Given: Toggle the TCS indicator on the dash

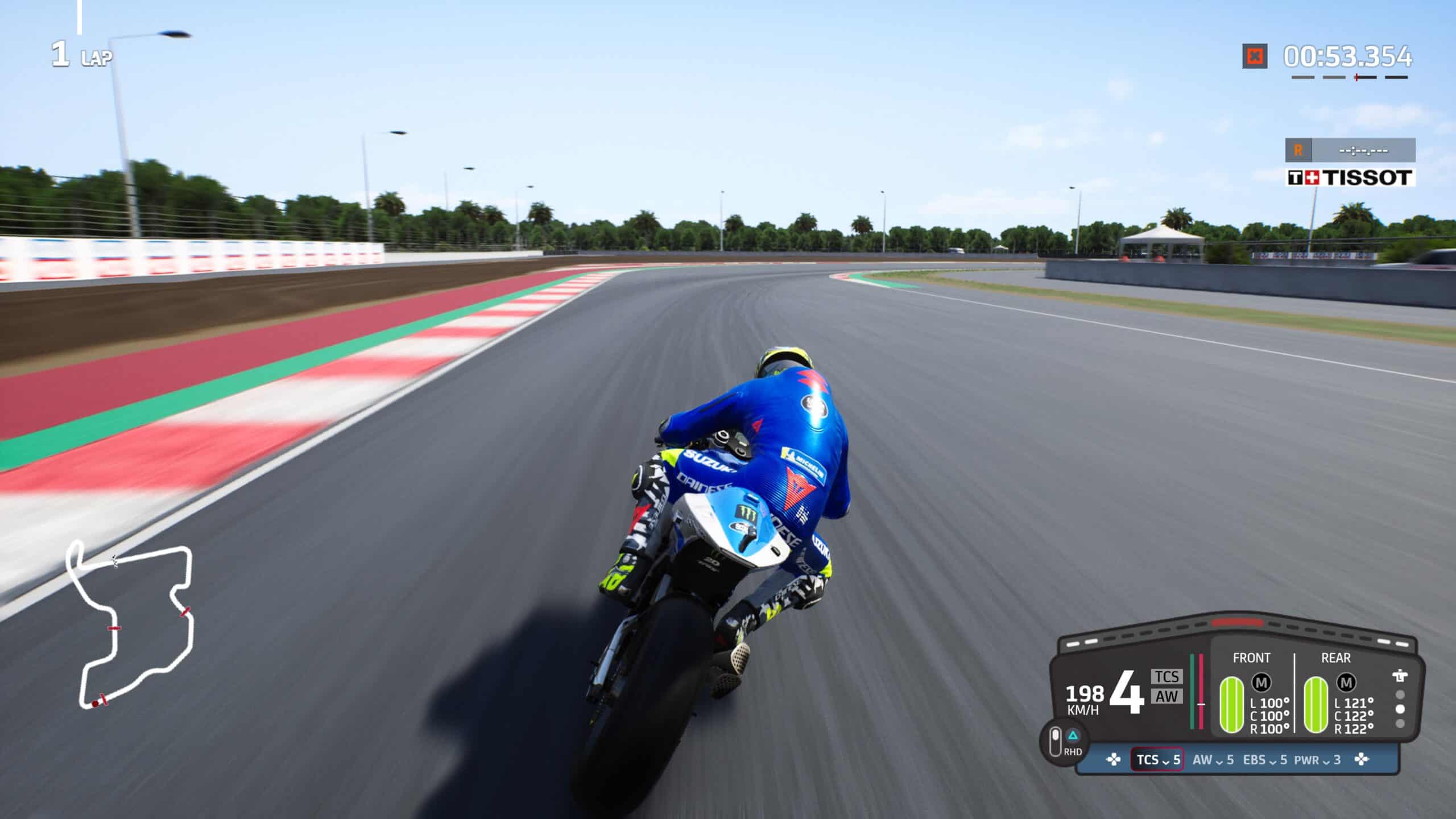Looking at the screenshot, I should pos(1167,675).
